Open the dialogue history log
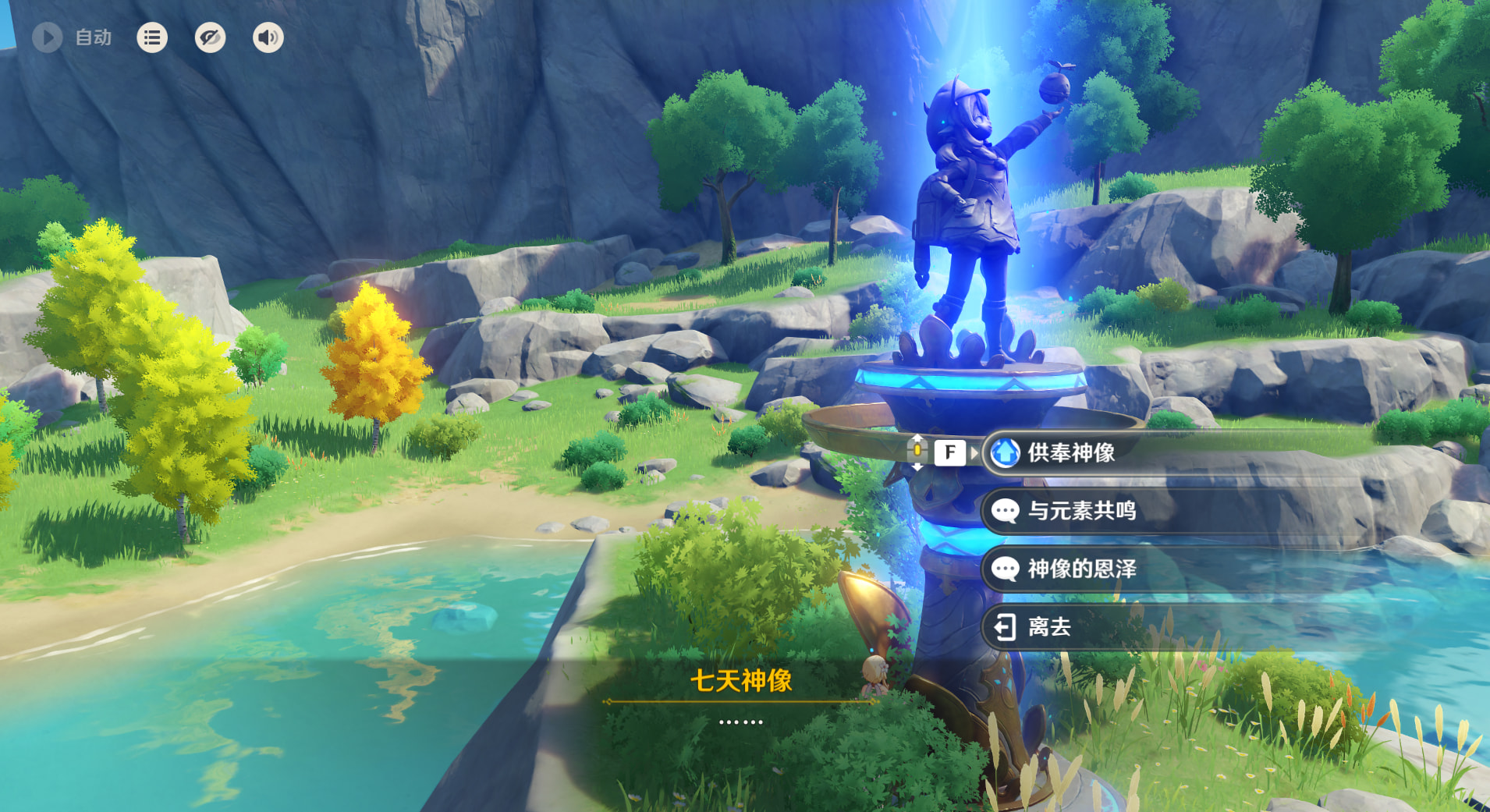The height and width of the screenshot is (812, 1490). tap(152, 37)
